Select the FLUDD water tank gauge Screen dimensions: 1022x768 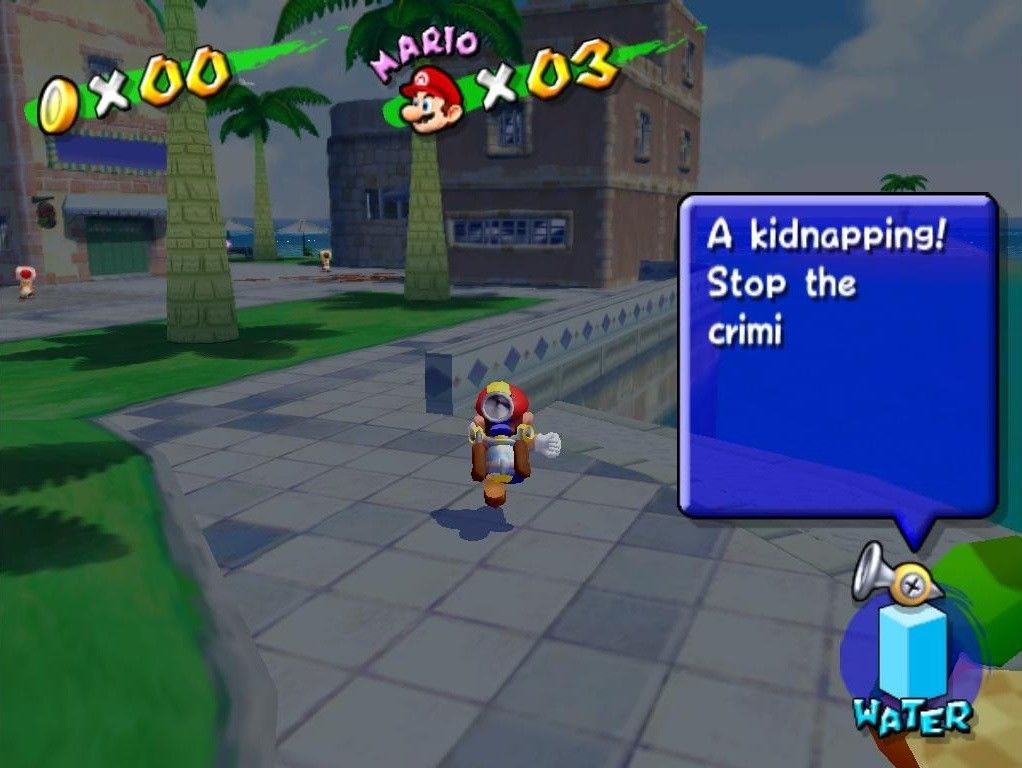pyautogui.click(x=912, y=652)
